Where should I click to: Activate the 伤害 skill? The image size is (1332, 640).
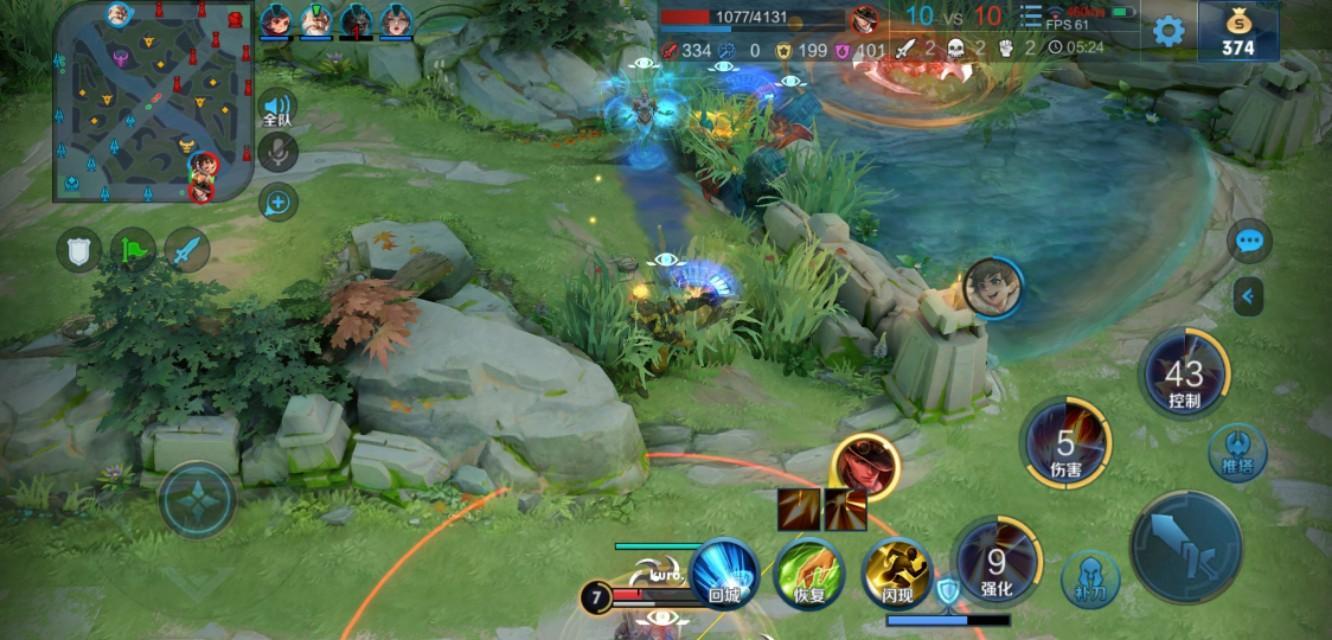(x=1067, y=444)
